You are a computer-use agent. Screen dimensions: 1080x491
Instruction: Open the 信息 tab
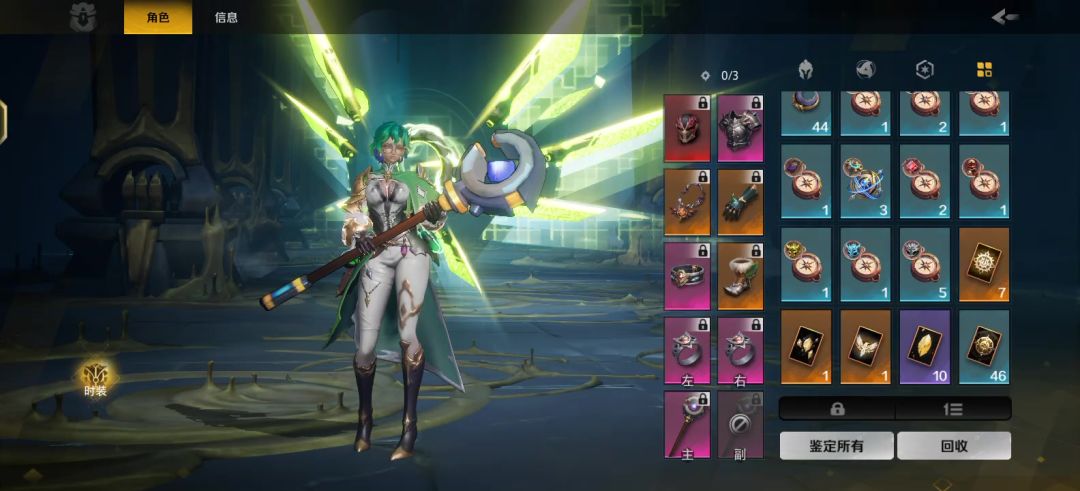click(226, 17)
